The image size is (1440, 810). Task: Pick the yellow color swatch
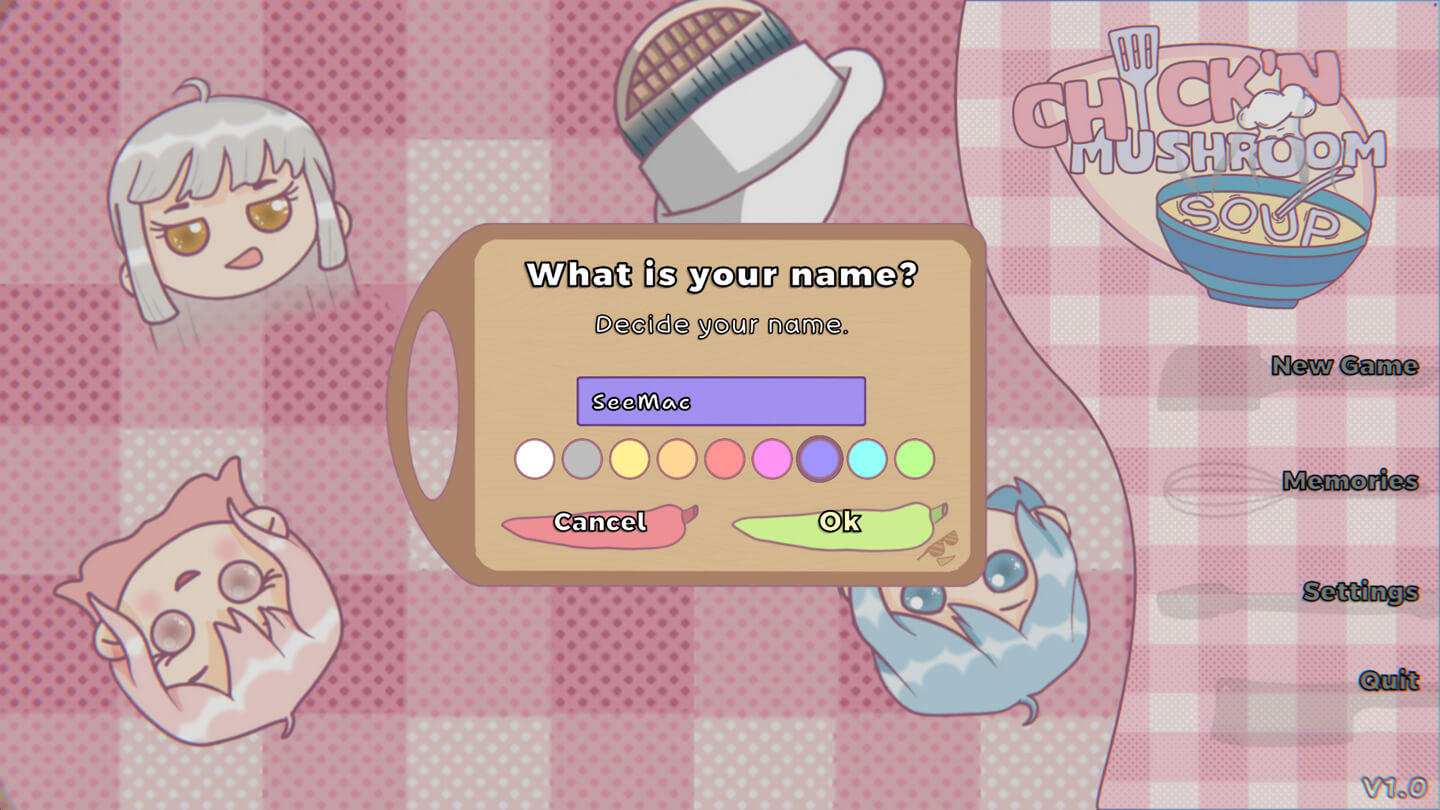(x=629, y=459)
